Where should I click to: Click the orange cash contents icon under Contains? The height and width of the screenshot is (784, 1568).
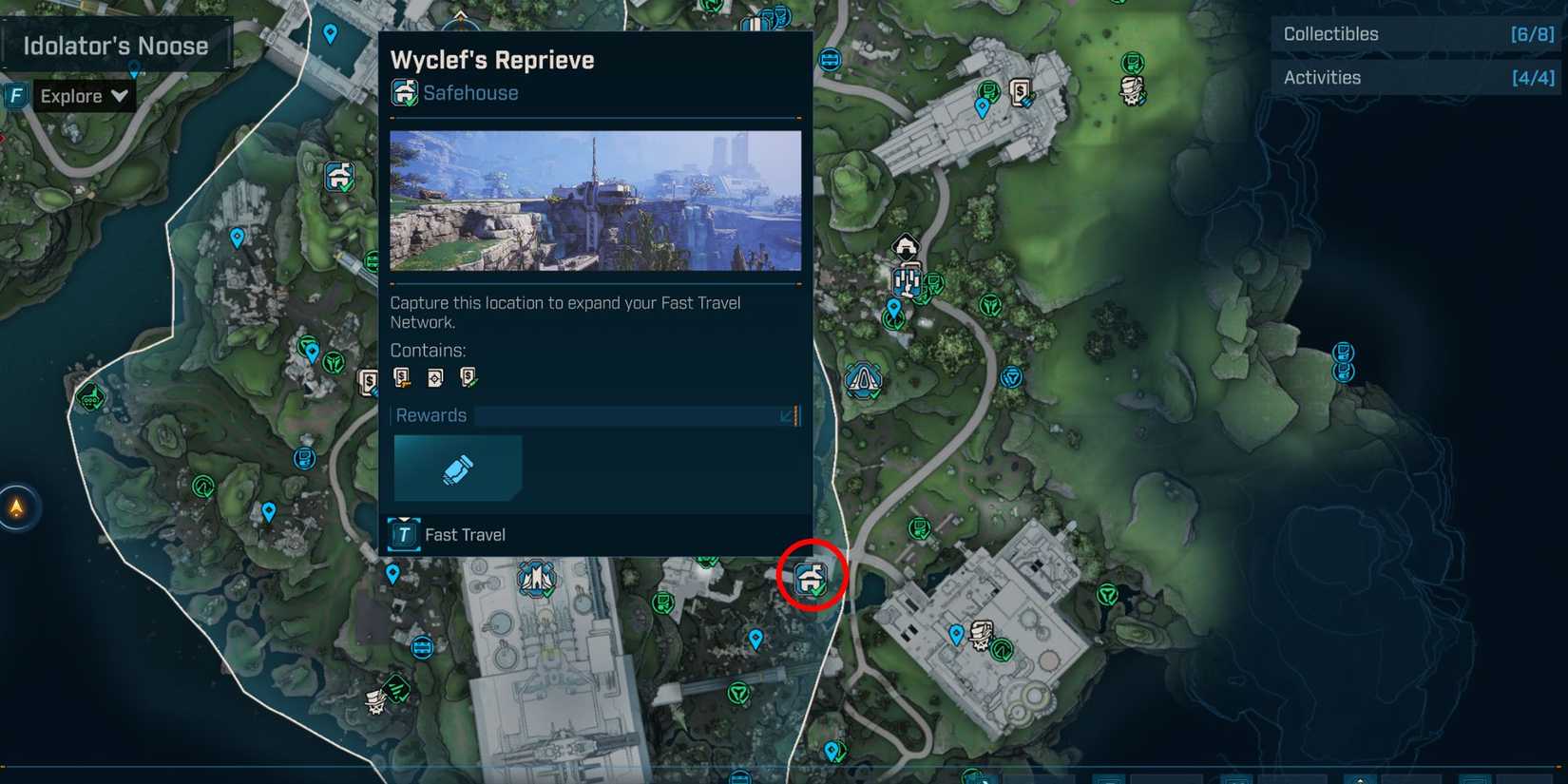(400, 377)
